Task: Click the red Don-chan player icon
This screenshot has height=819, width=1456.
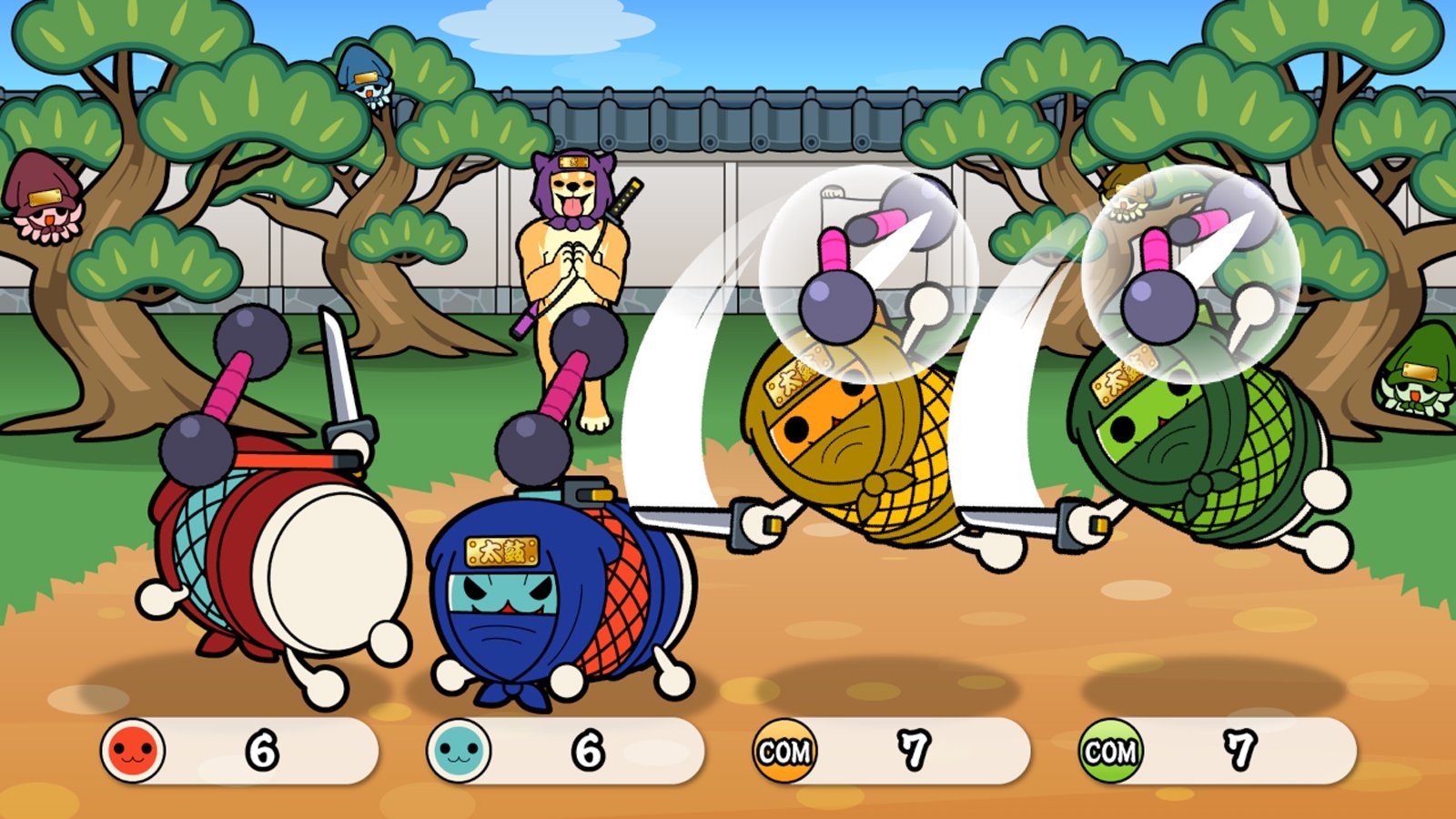Action: [x=133, y=751]
